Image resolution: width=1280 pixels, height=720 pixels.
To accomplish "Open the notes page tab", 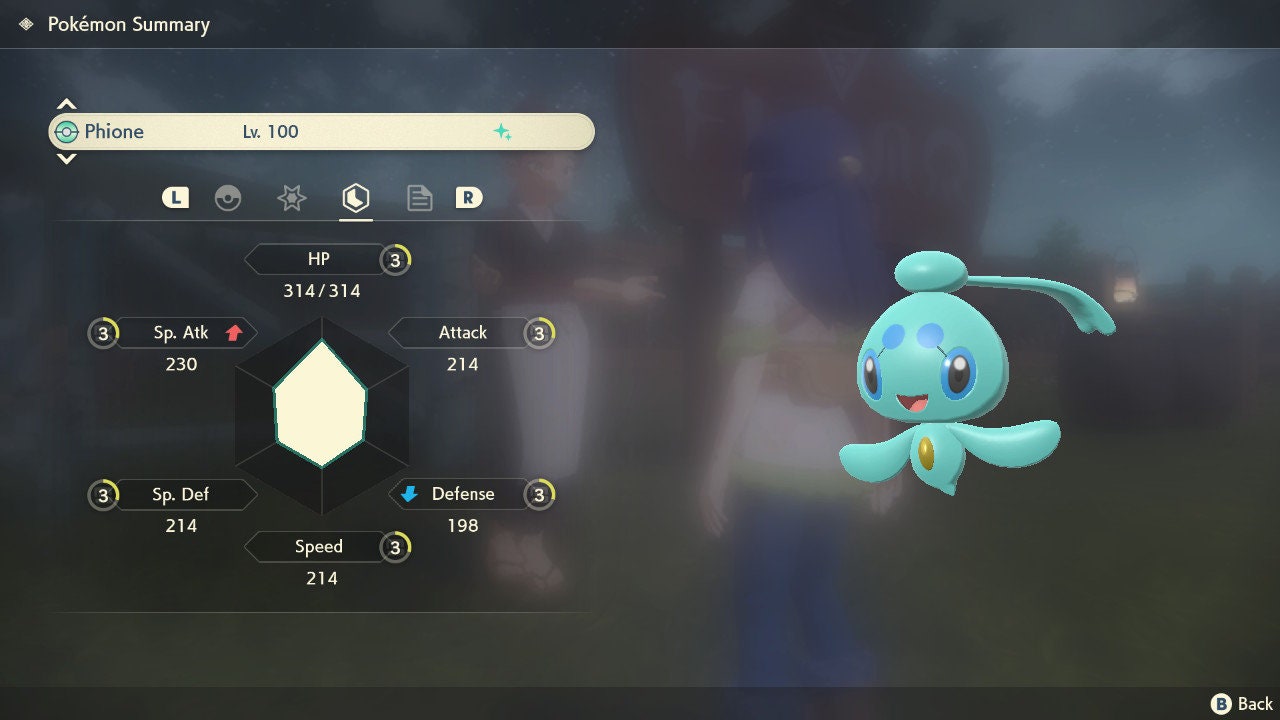I will pyautogui.click(x=420, y=198).
